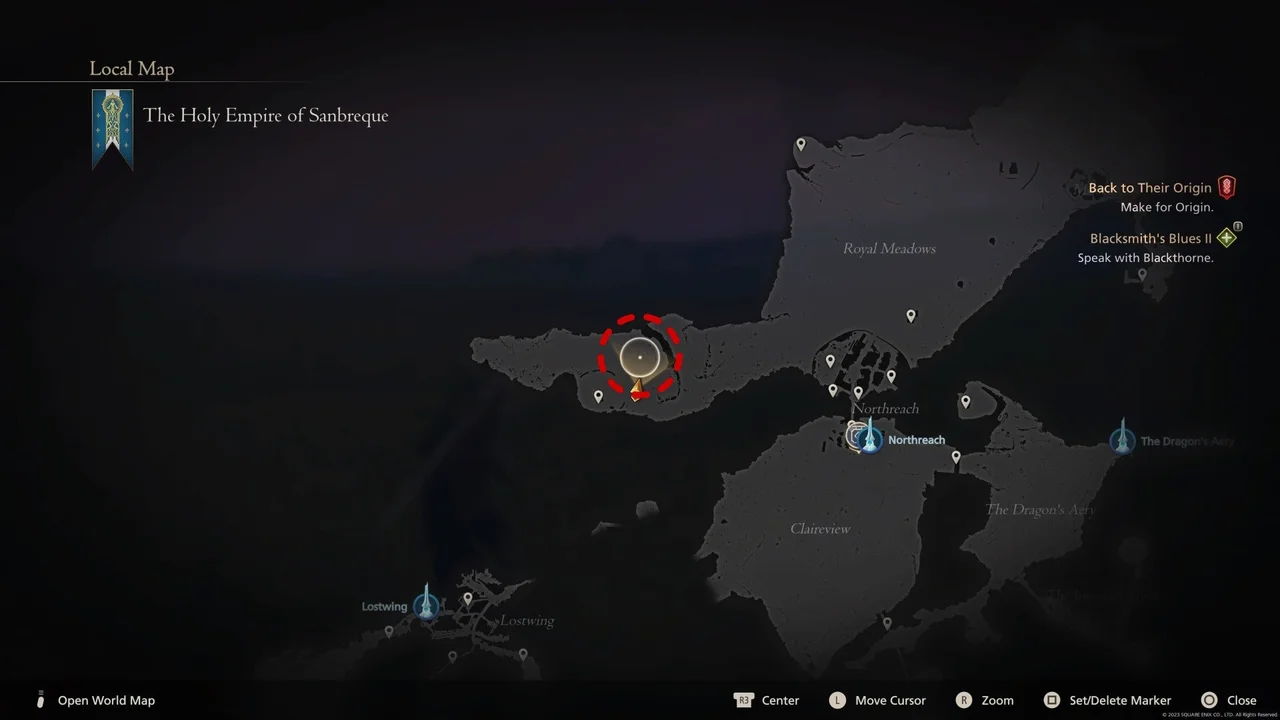This screenshot has height=720, width=1280.
Task: Click the quest title Back to Their Origin
Action: (x=1149, y=187)
